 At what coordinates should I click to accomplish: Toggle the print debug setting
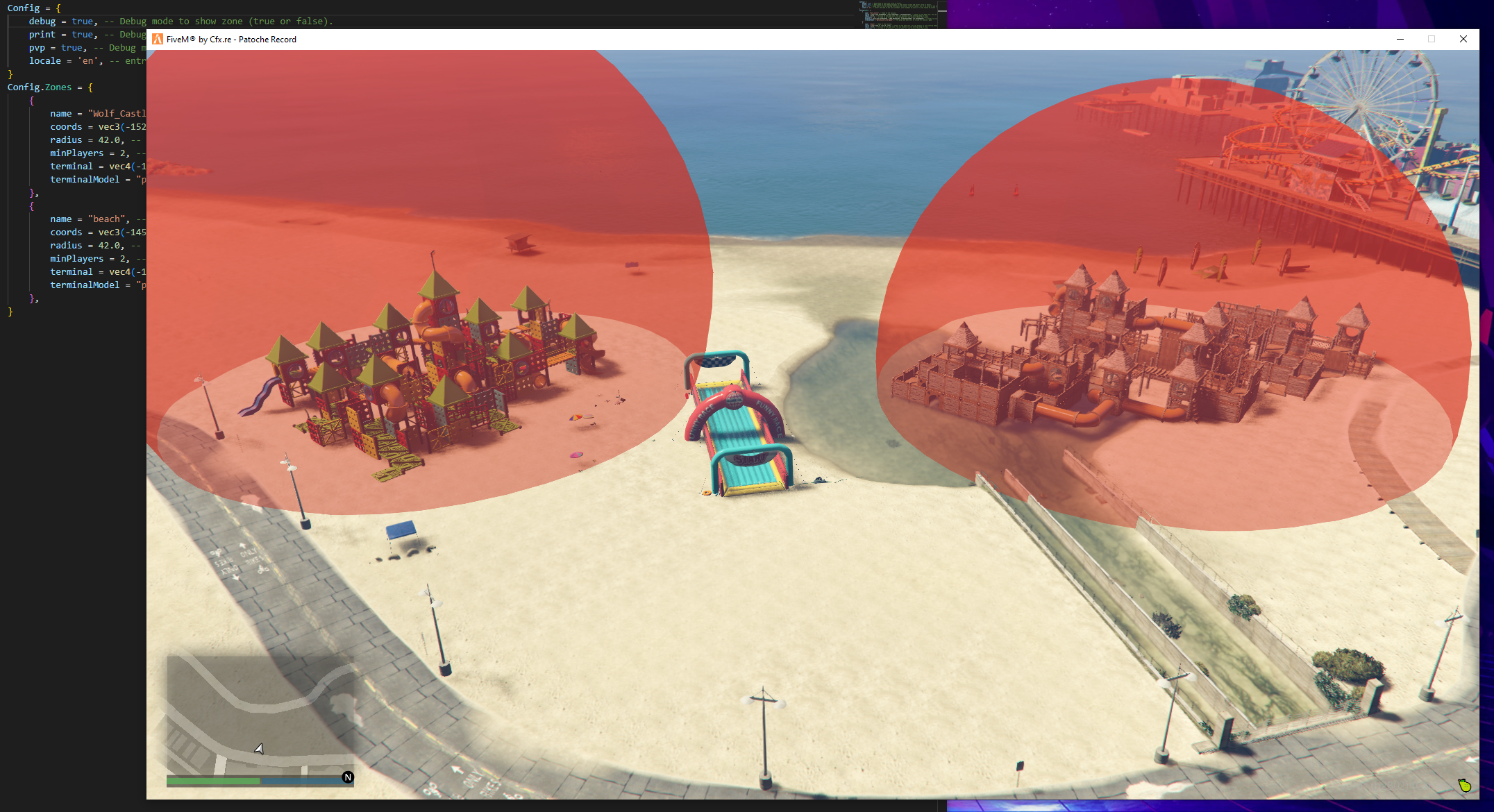81,34
